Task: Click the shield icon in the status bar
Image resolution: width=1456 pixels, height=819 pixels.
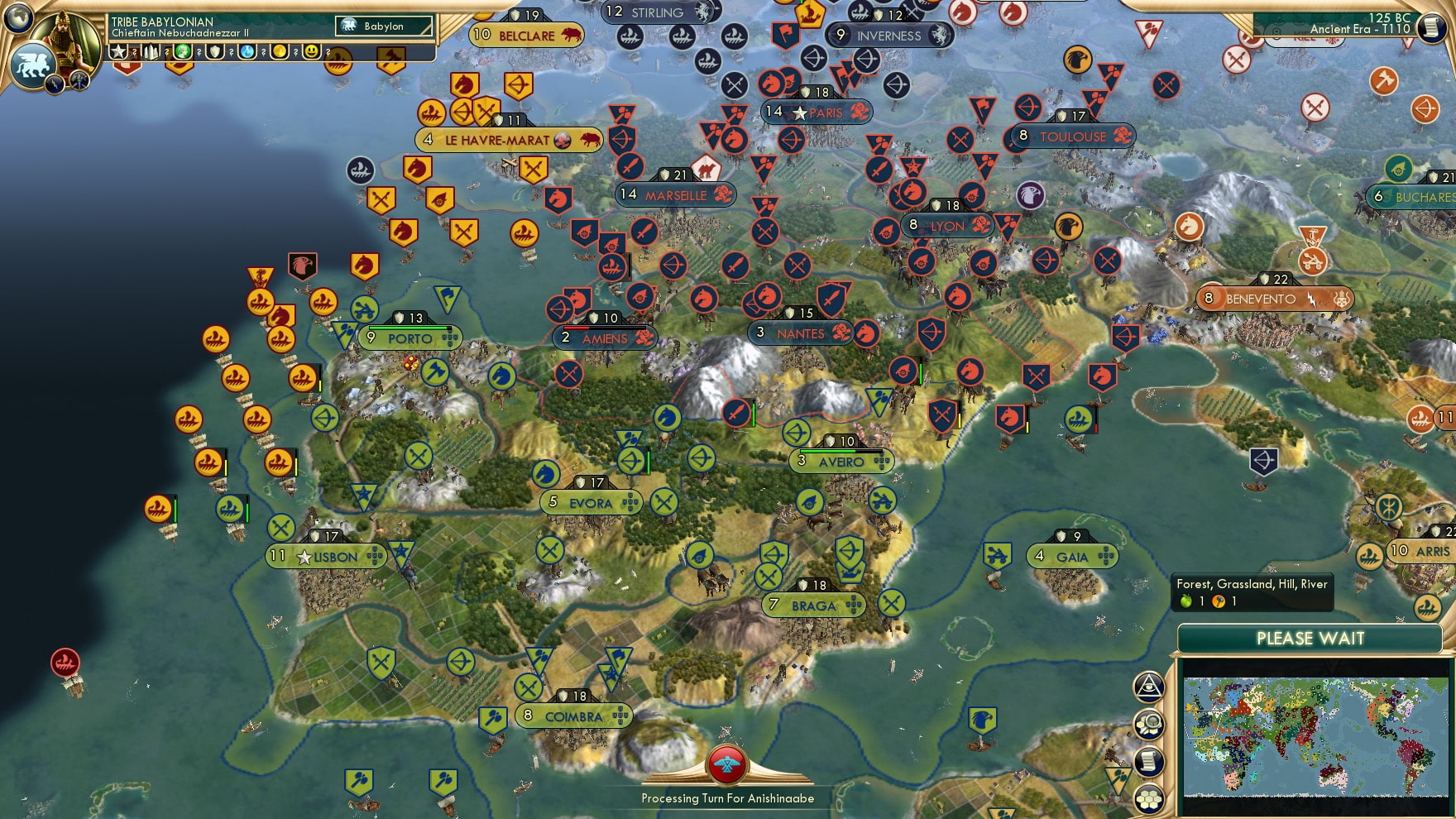Action: click(217, 53)
